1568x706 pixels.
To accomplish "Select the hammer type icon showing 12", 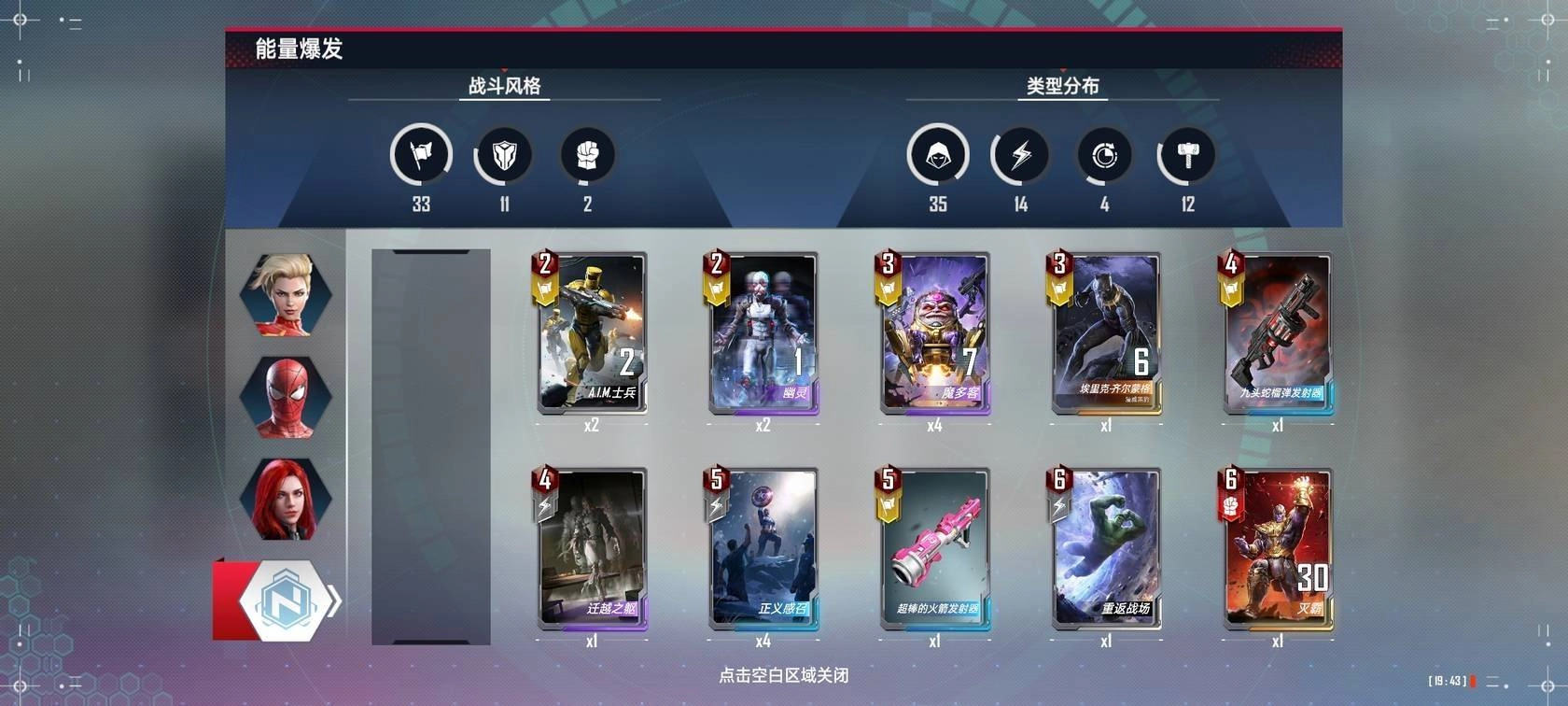I will (x=1185, y=154).
